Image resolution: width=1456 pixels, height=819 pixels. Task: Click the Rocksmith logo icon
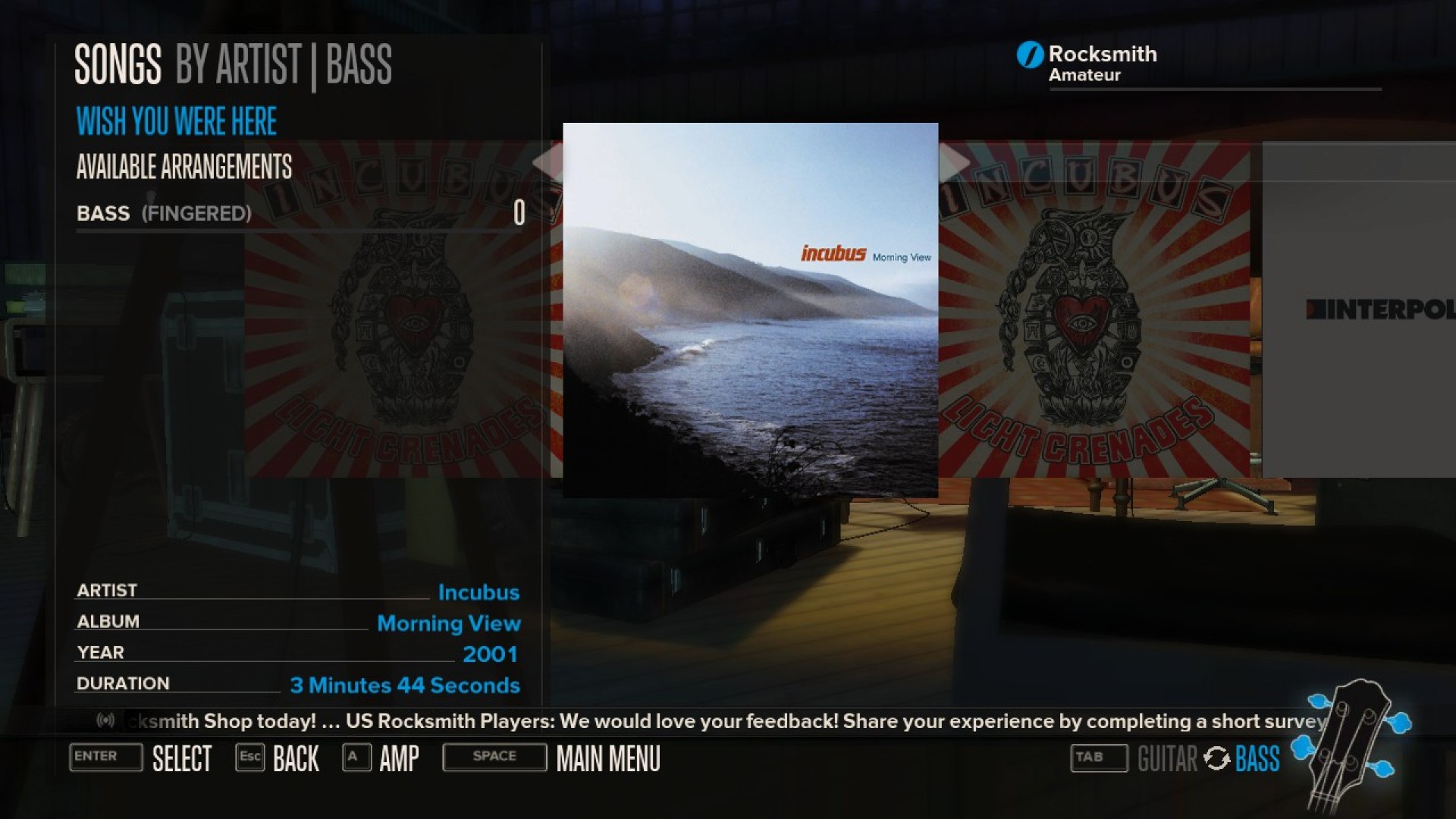[x=1028, y=54]
